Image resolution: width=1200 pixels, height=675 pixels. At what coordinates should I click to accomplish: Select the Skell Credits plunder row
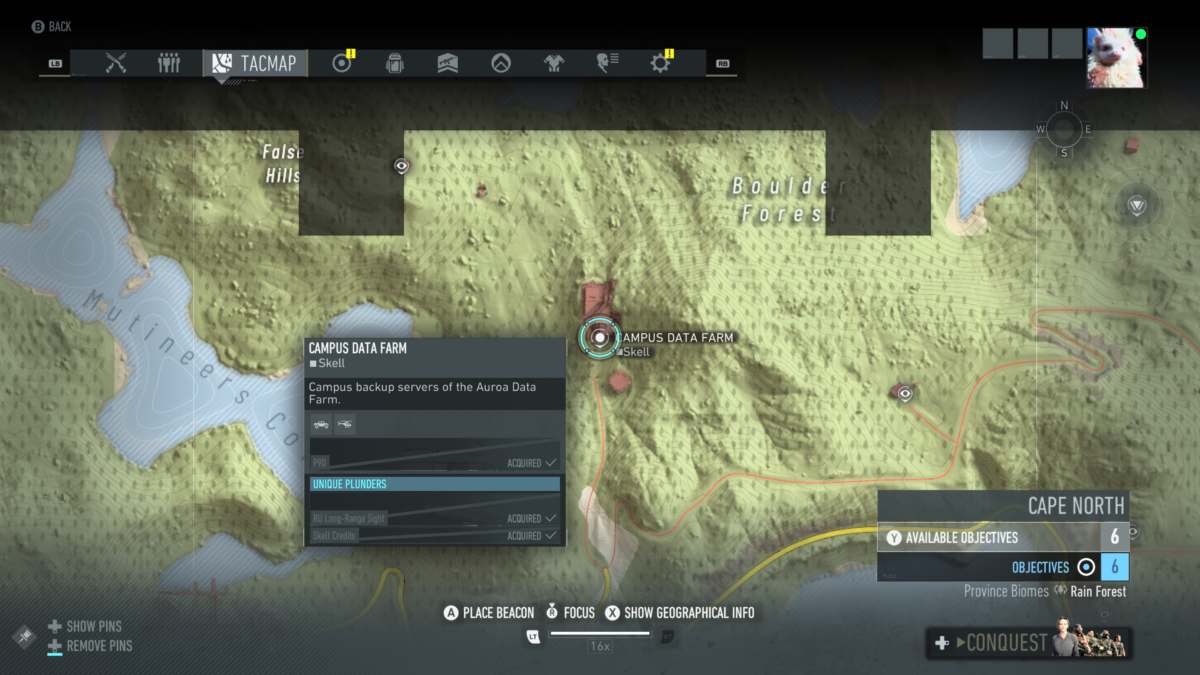click(435, 536)
